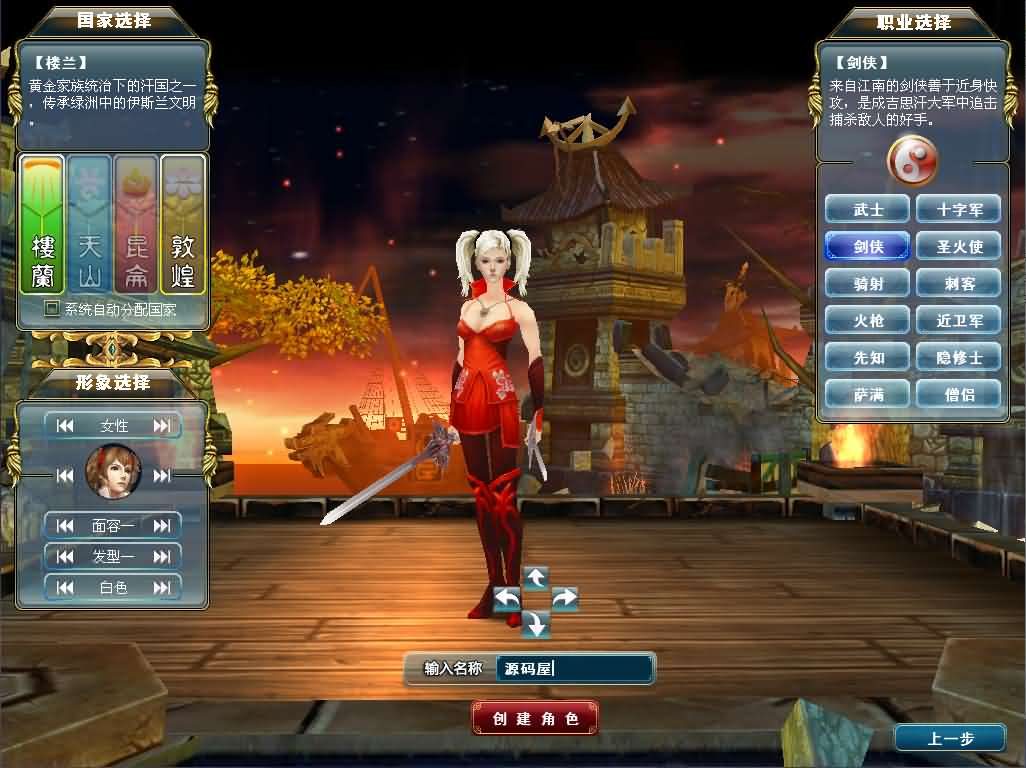Image resolution: width=1026 pixels, height=768 pixels.
Task: Rotate character with the left turn arrow
Action: (507, 599)
